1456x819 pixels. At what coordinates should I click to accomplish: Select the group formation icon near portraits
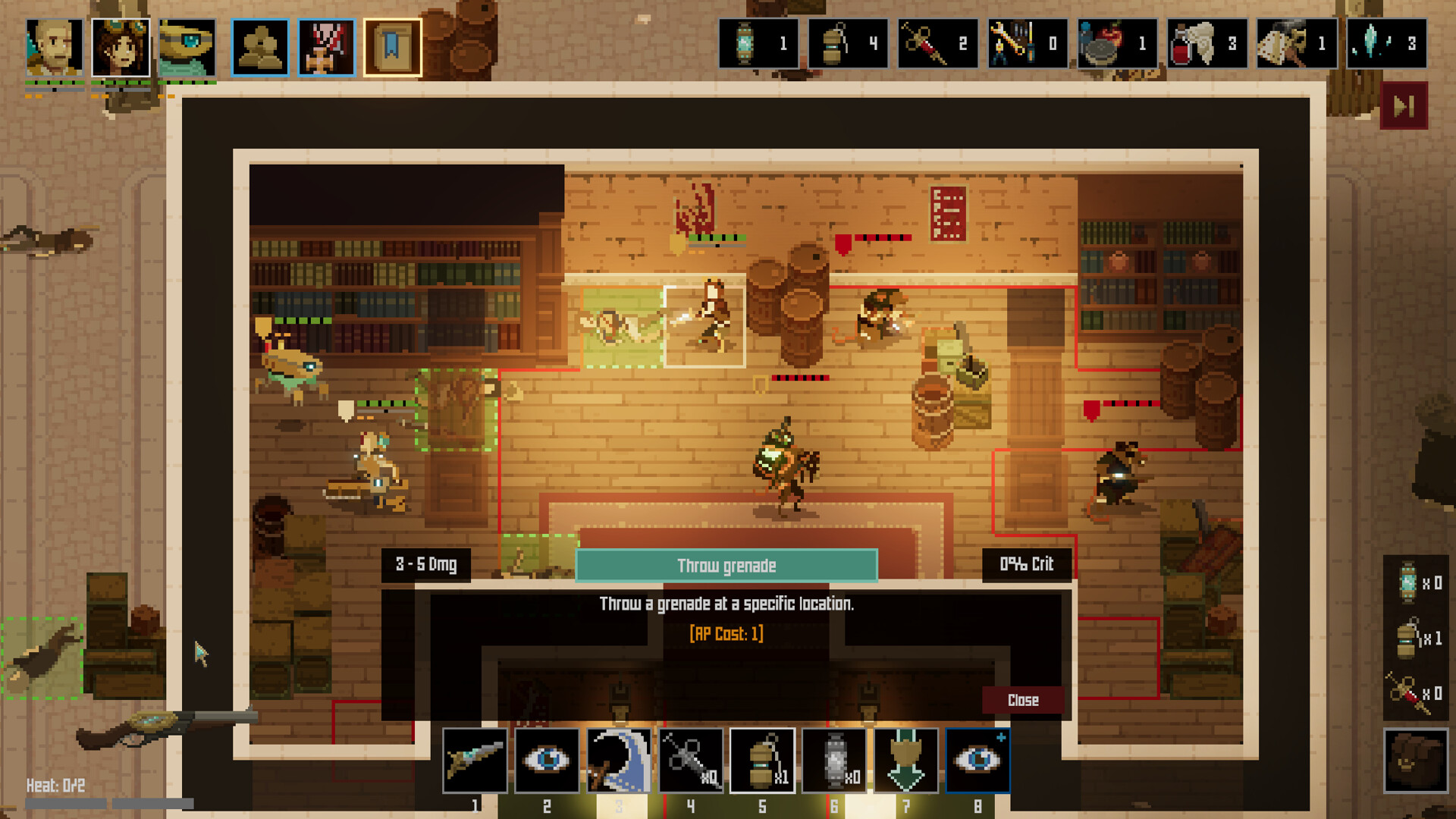[x=259, y=46]
